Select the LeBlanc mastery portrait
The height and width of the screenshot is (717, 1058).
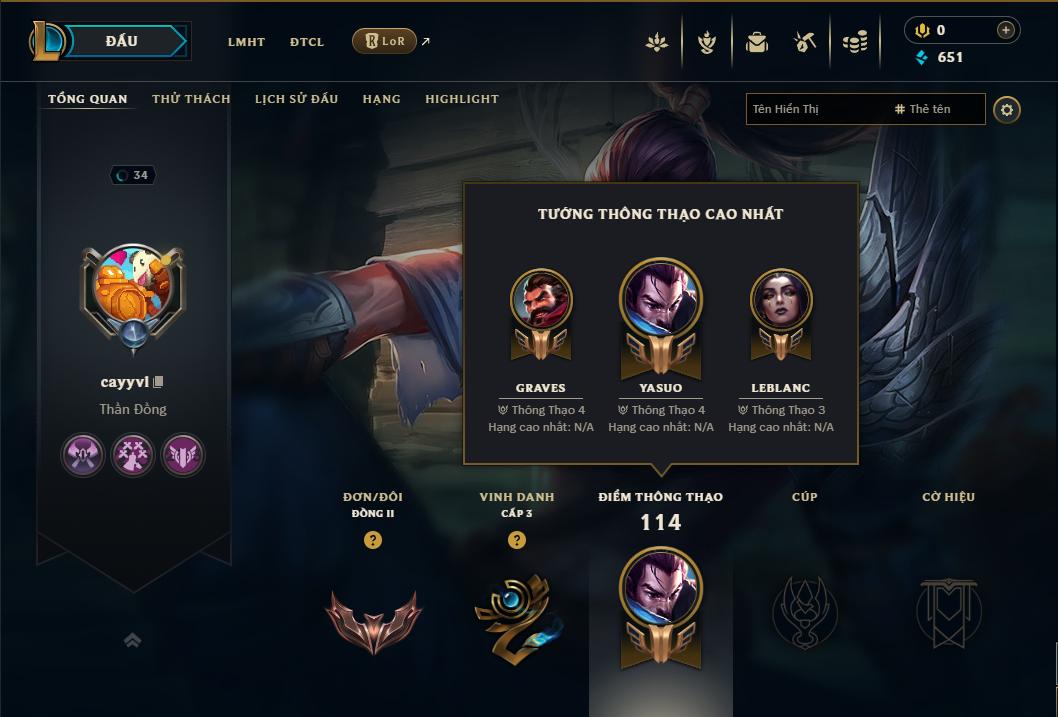coord(781,299)
